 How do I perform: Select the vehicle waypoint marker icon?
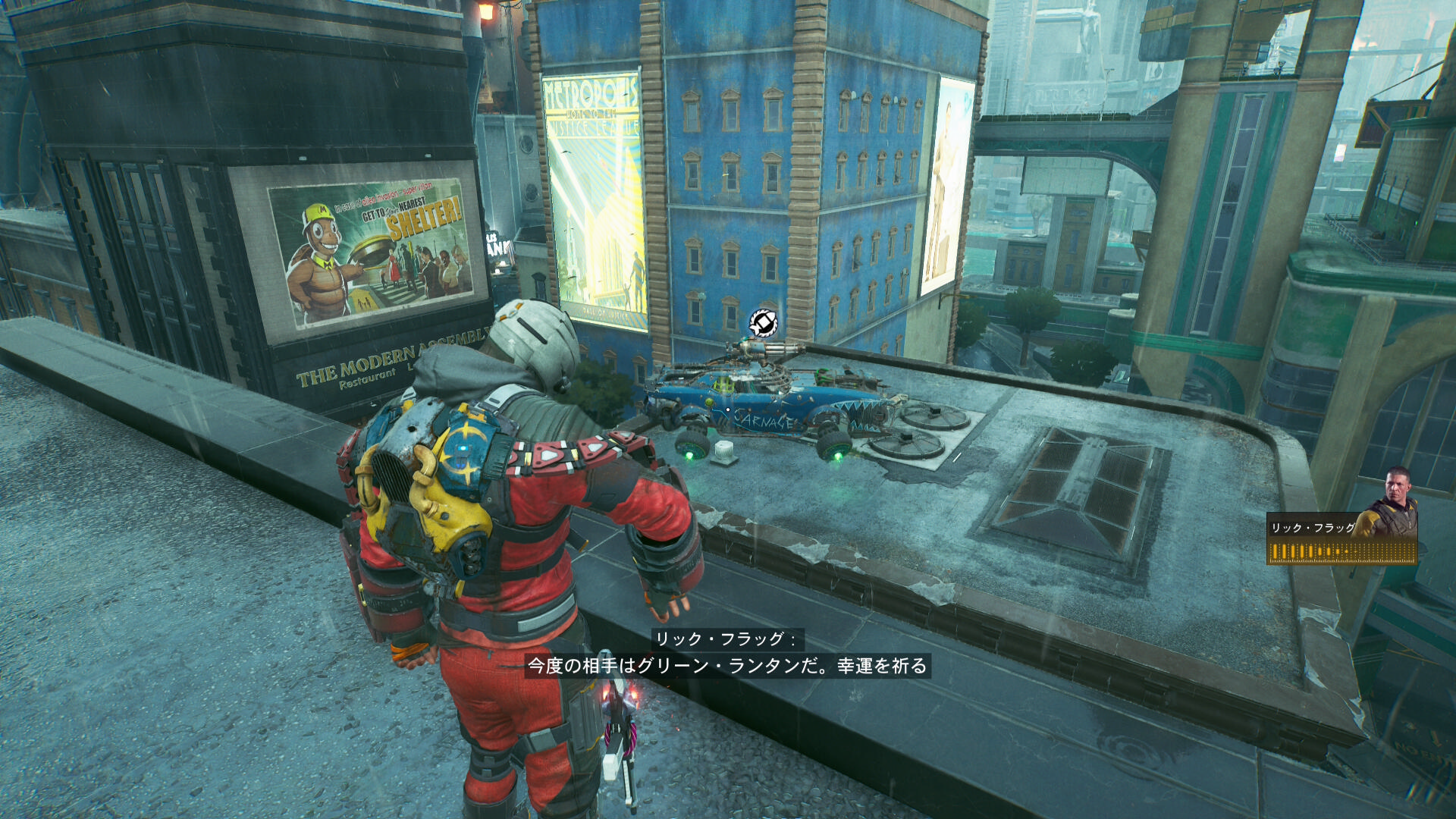click(763, 323)
